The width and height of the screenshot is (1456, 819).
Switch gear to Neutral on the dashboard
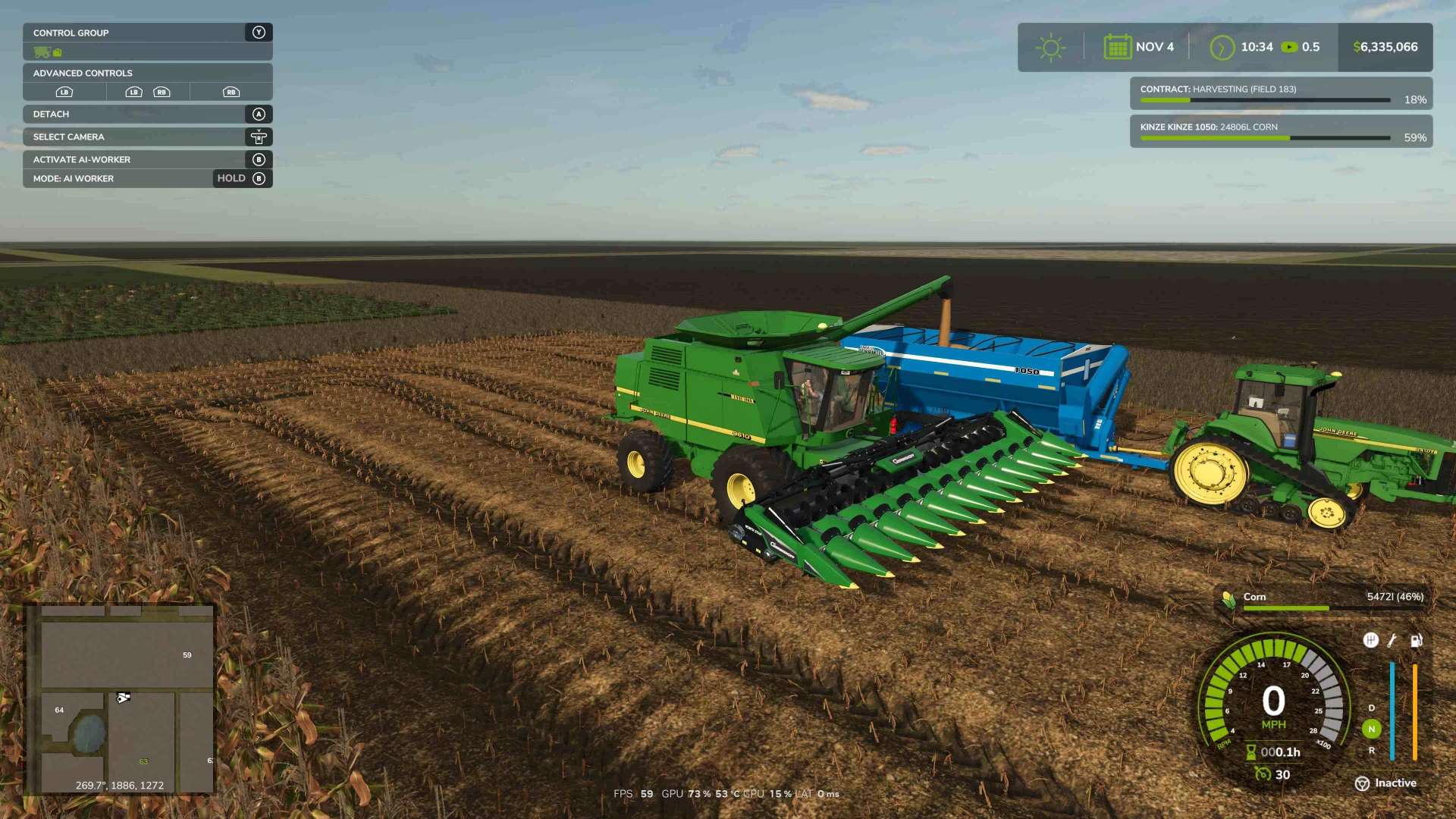pos(1372,727)
